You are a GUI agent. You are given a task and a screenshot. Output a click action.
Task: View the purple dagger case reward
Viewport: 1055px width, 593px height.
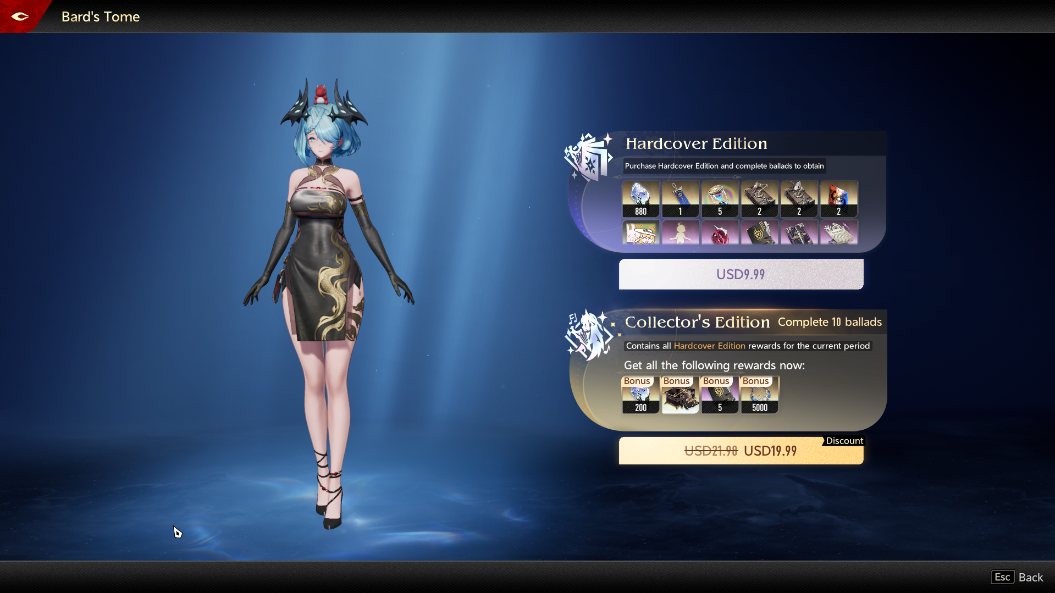click(x=799, y=233)
